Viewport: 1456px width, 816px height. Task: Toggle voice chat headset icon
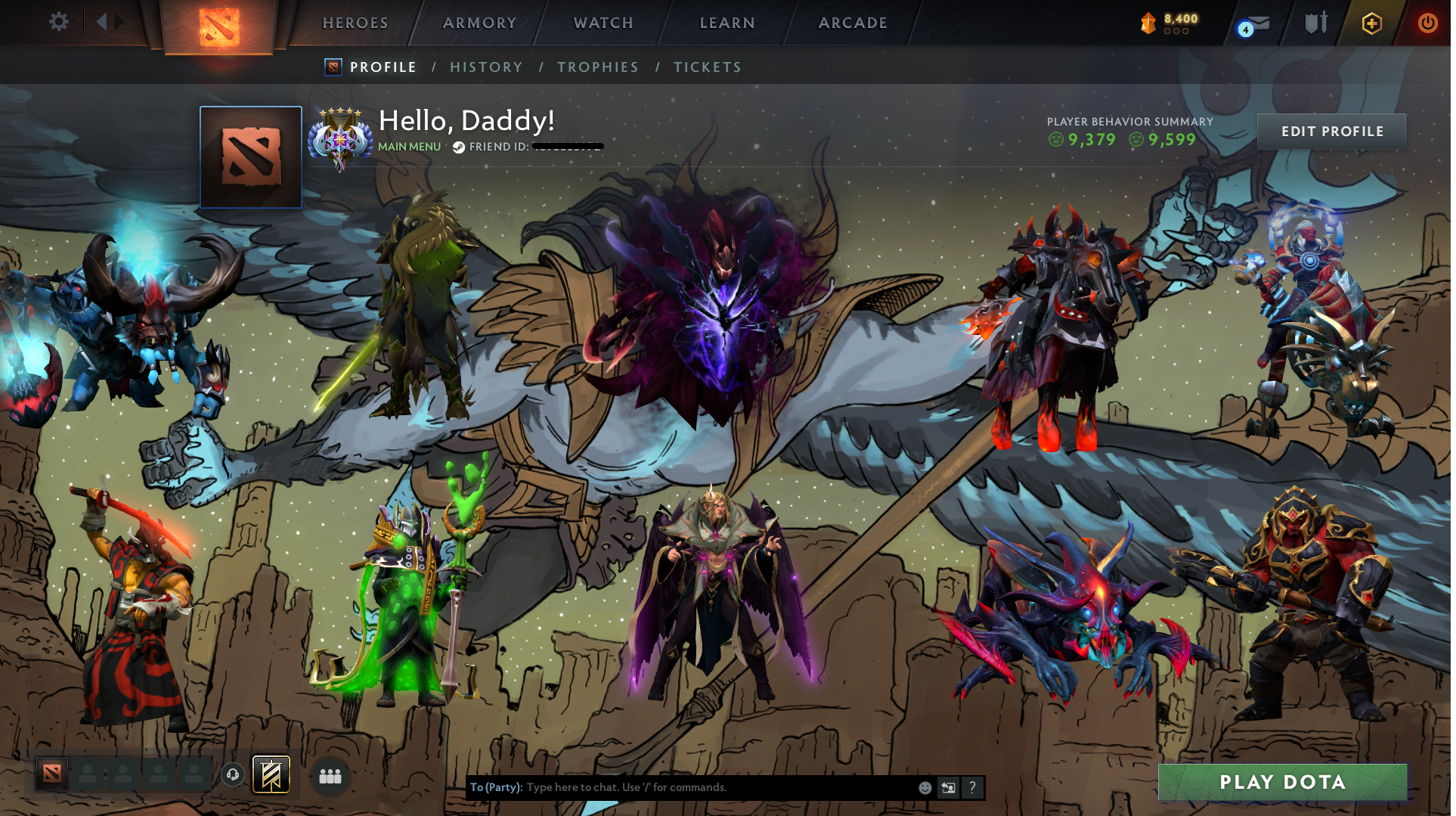pyautogui.click(x=232, y=774)
